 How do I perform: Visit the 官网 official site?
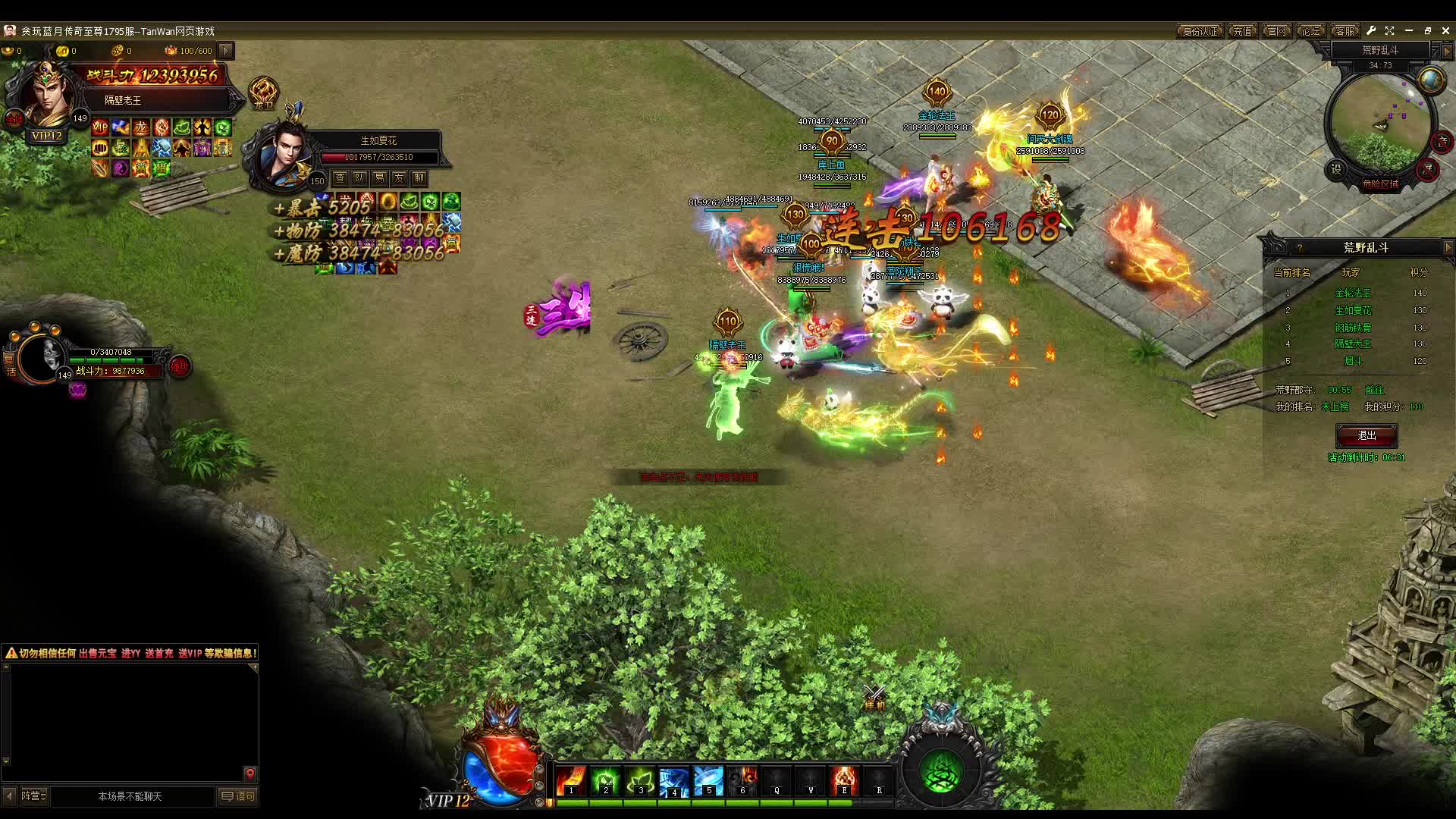[1277, 31]
